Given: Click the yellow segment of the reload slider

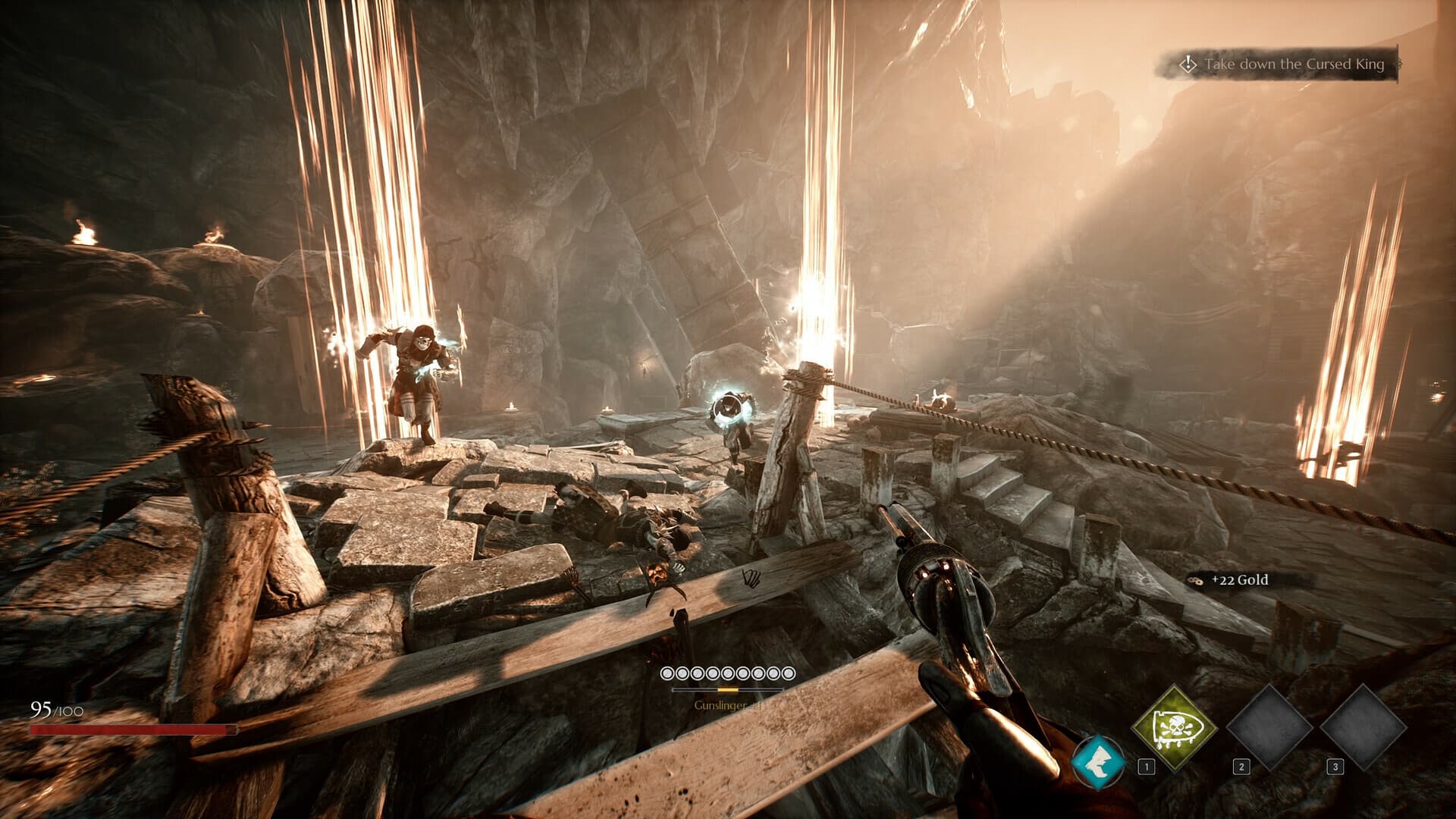Looking at the screenshot, I should pos(728,689).
